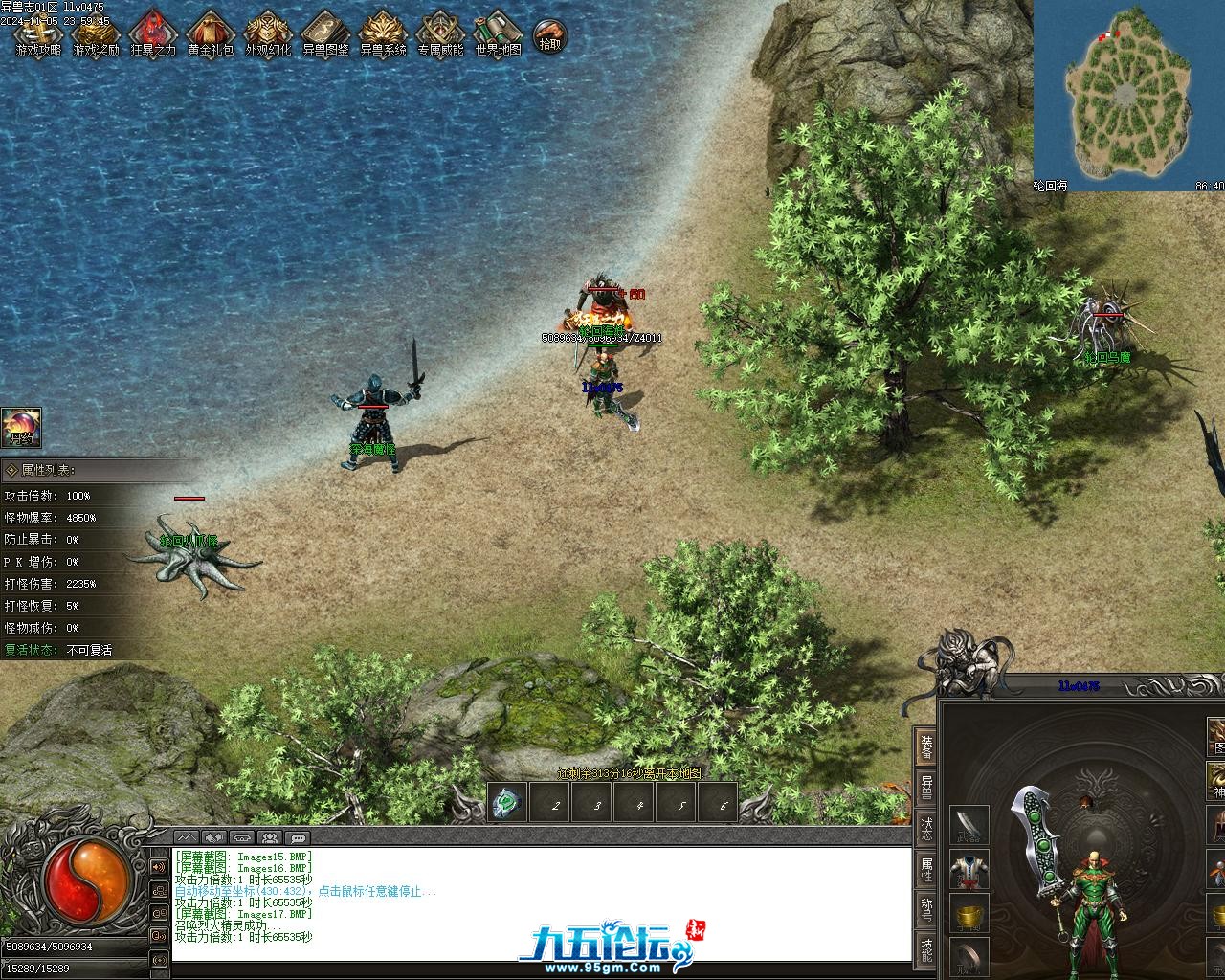Click the speech bubble chat button
The height and width of the screenshot is (980, 1225).
pos(297,838)
